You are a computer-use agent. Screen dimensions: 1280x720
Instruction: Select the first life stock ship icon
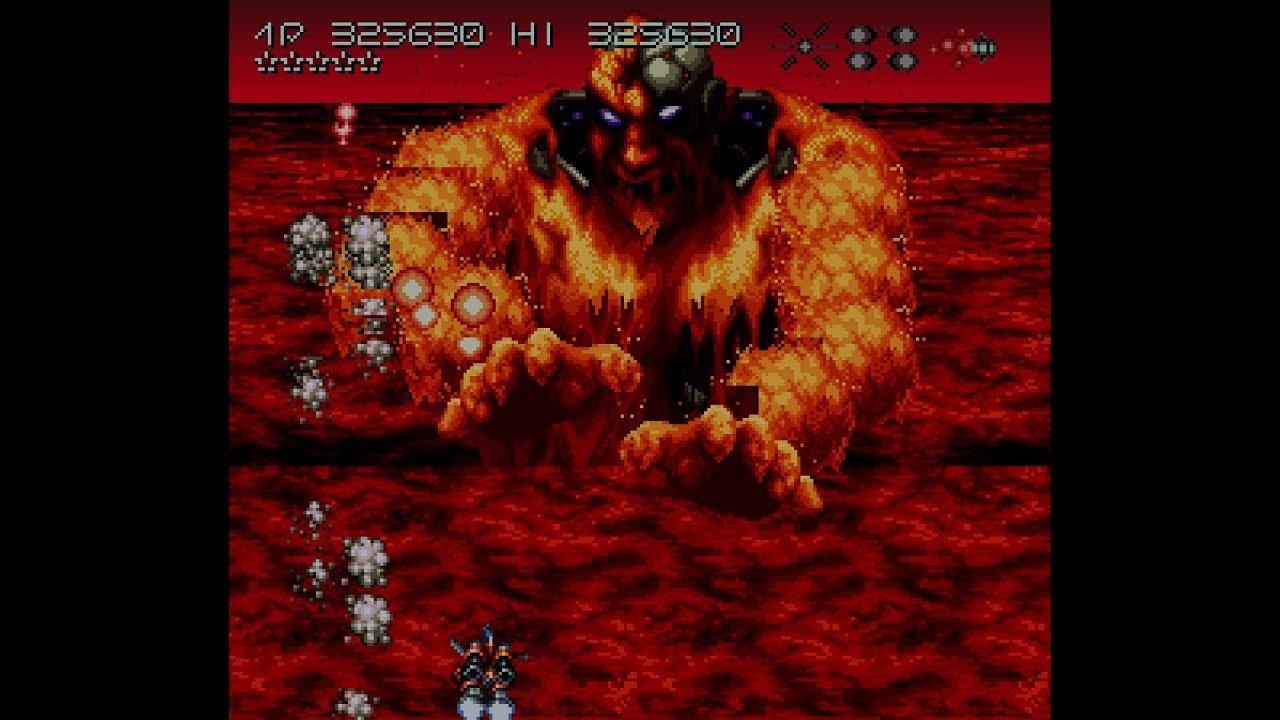(x=267, y=62)
